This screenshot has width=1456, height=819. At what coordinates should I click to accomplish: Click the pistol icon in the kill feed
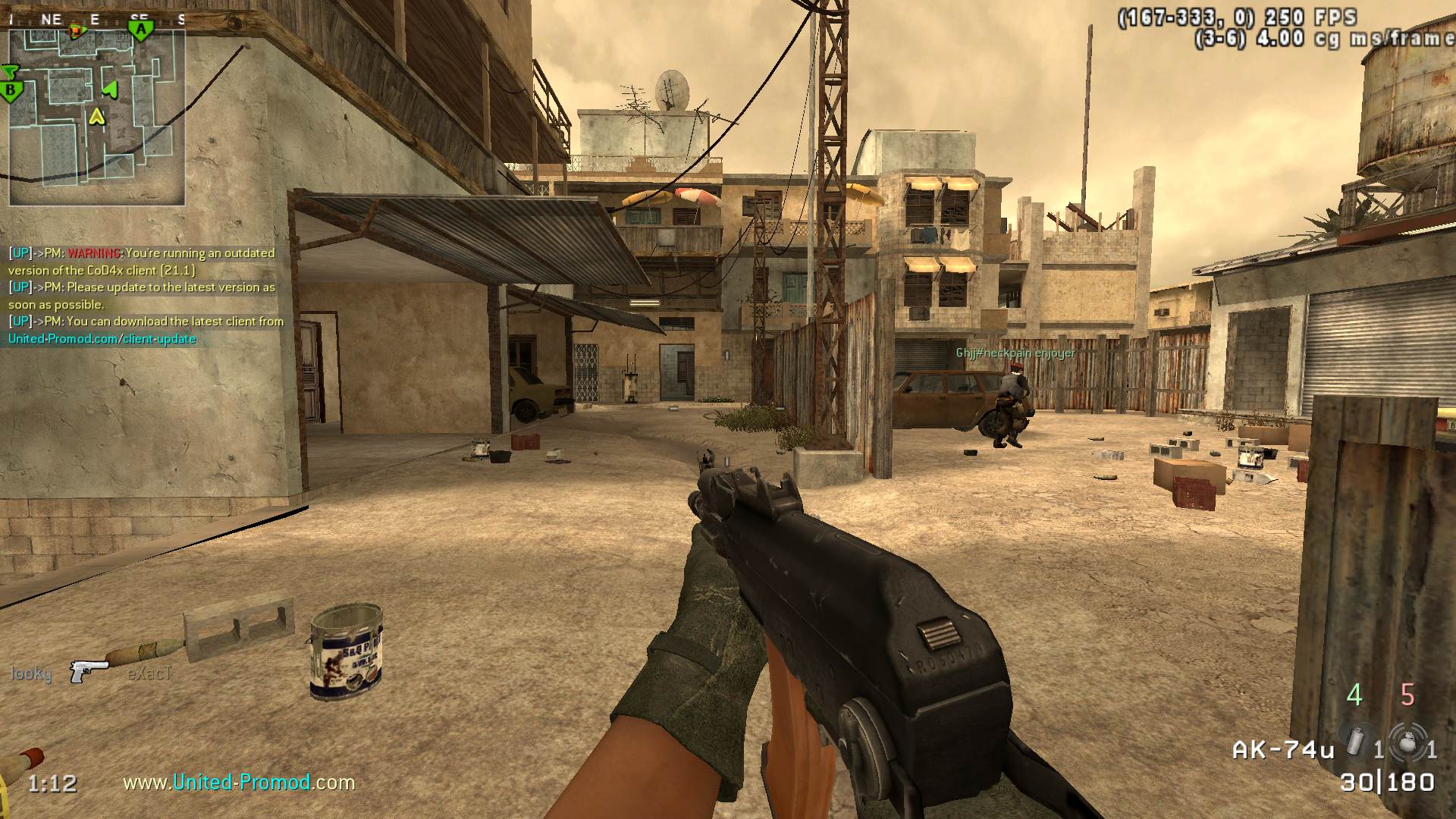[x=88, y=670]
